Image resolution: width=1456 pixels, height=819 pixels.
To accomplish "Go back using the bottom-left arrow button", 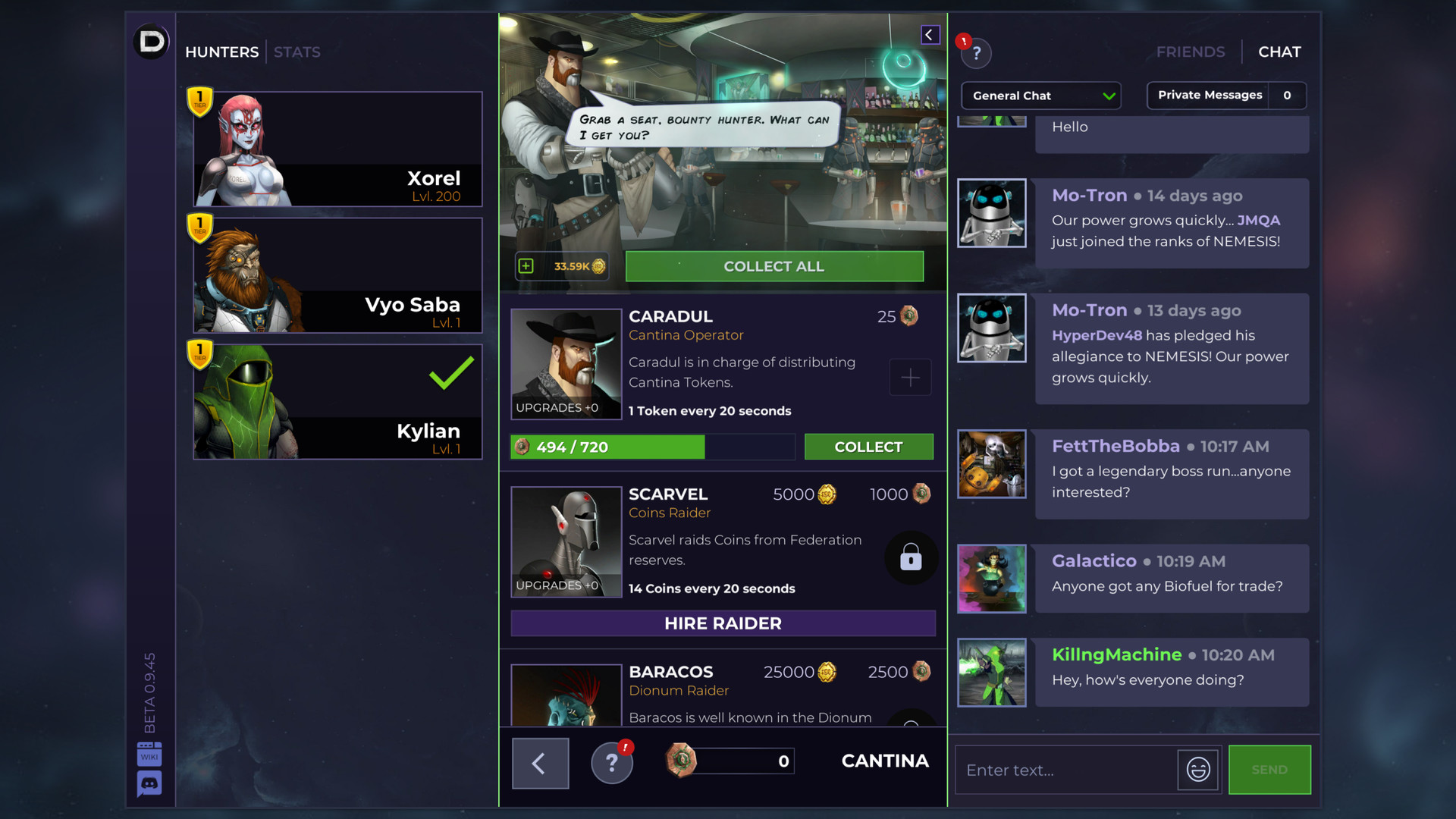I will 540,763.
